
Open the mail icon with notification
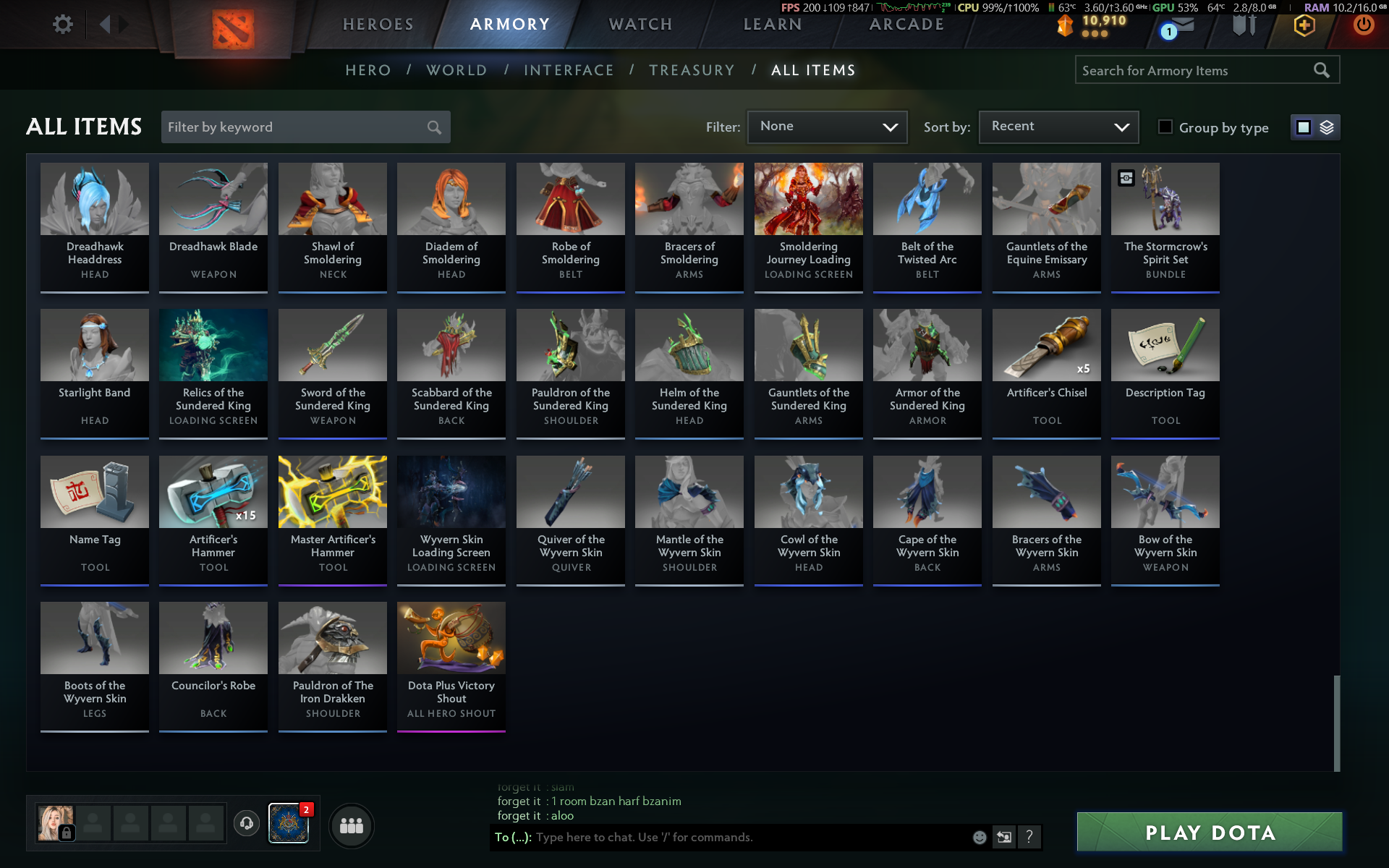[1179, 26]
